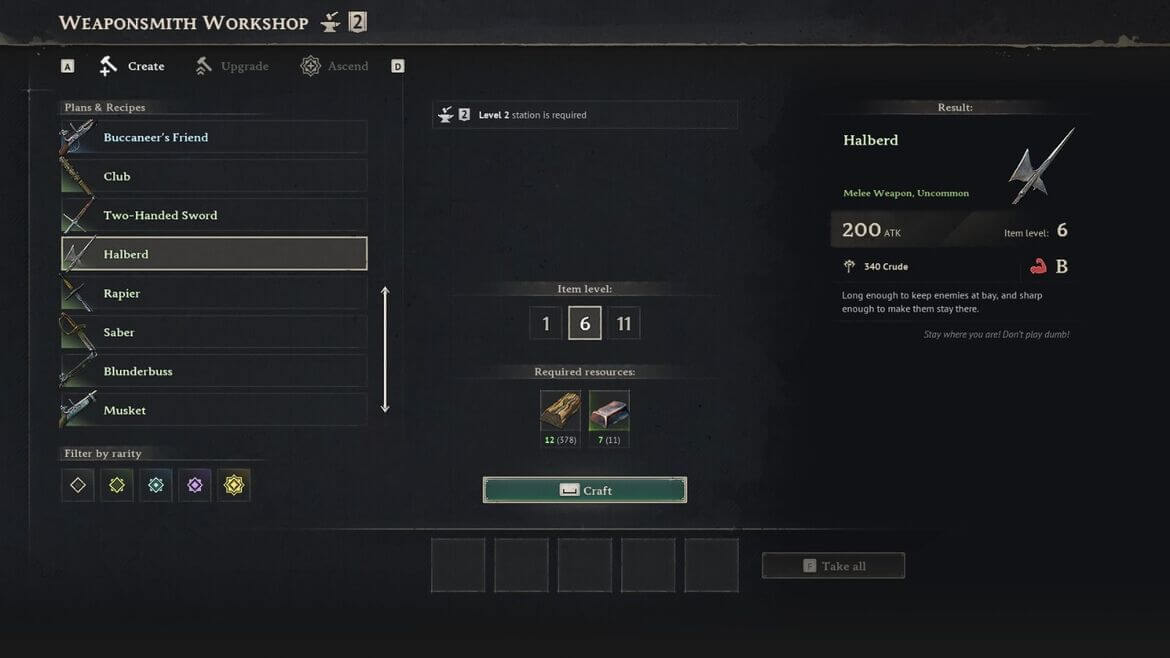Viewport: 1170px width, 658px height.
Task: Choose the Club recipe
Action: tap(214, 176)
